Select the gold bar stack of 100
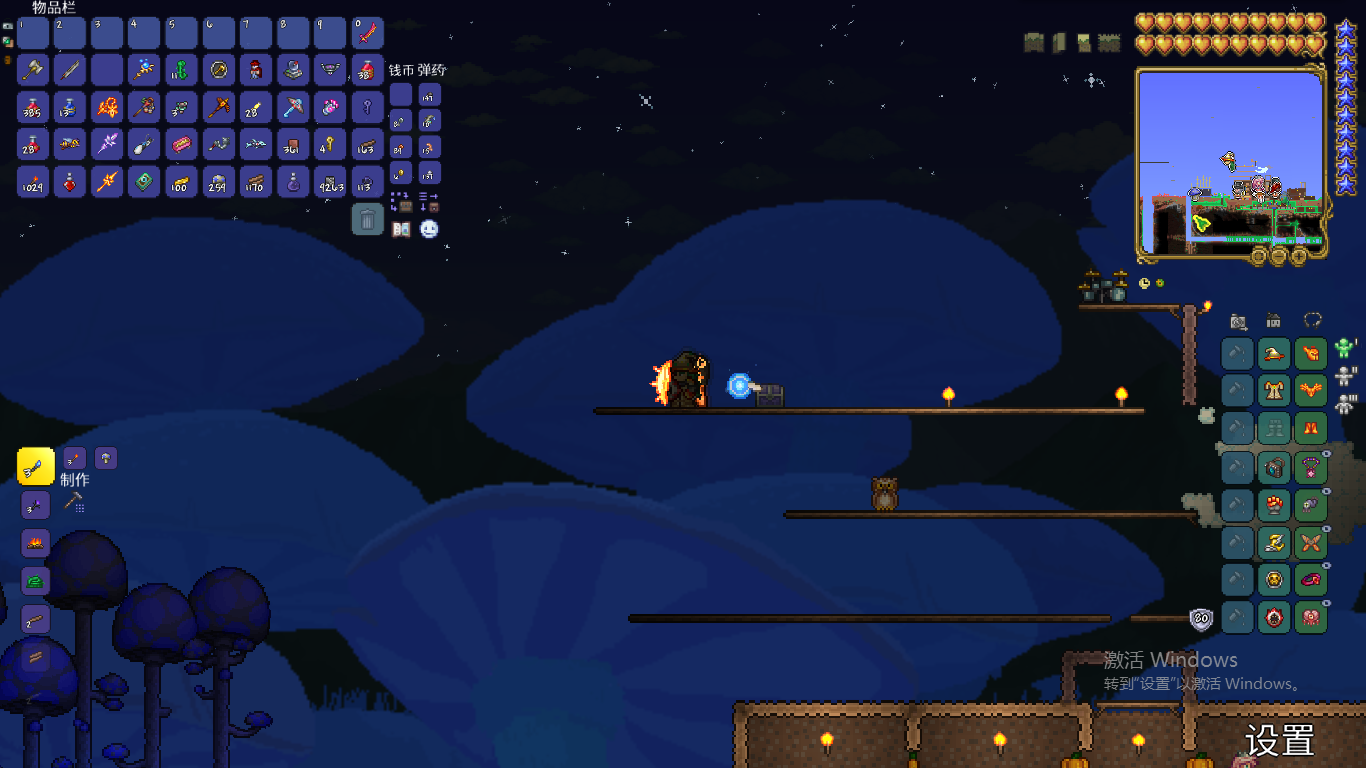1366x768 pixels. pos(181,181)
